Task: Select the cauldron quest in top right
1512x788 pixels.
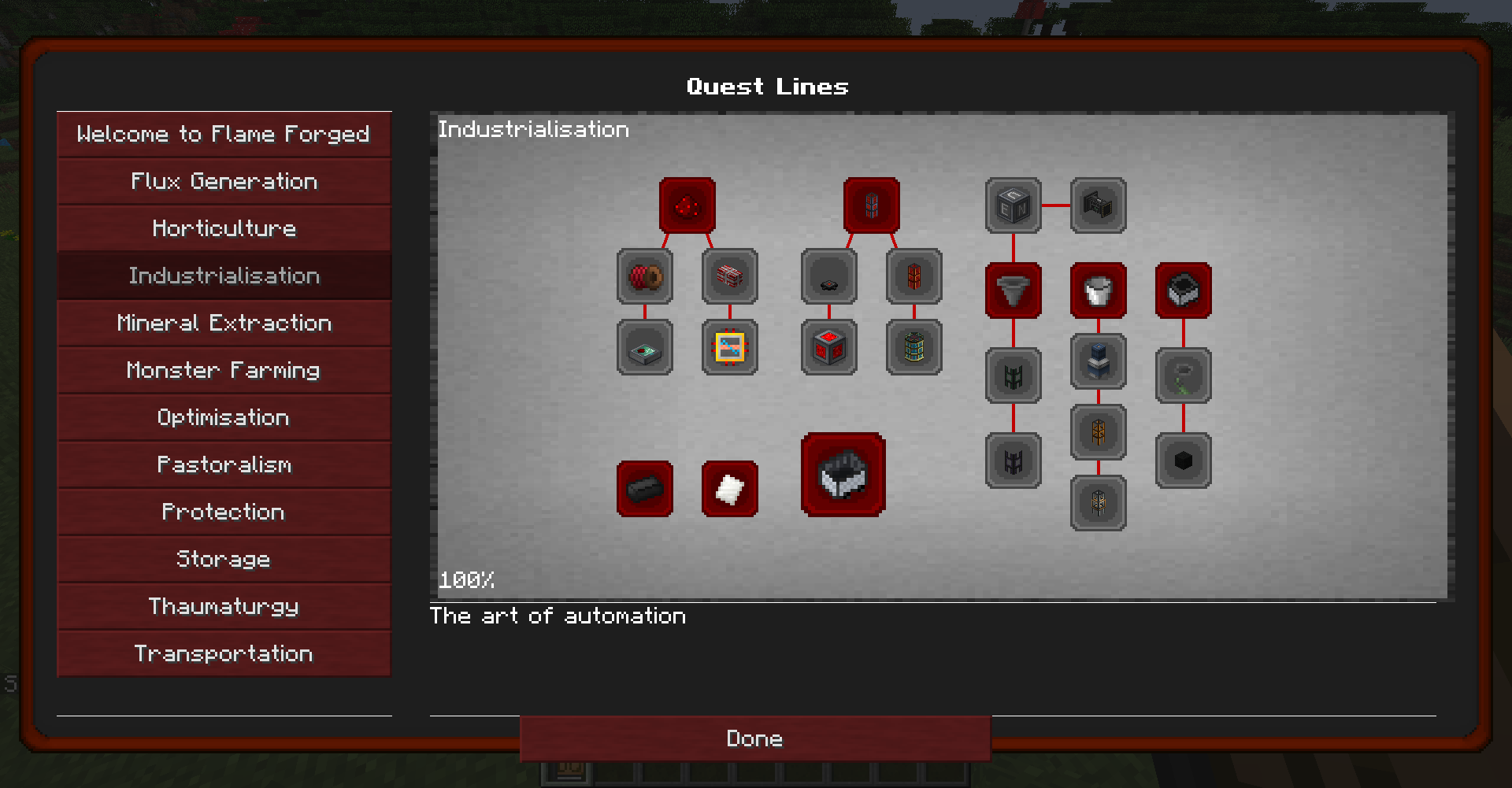Action: [x=1183, y=290]
